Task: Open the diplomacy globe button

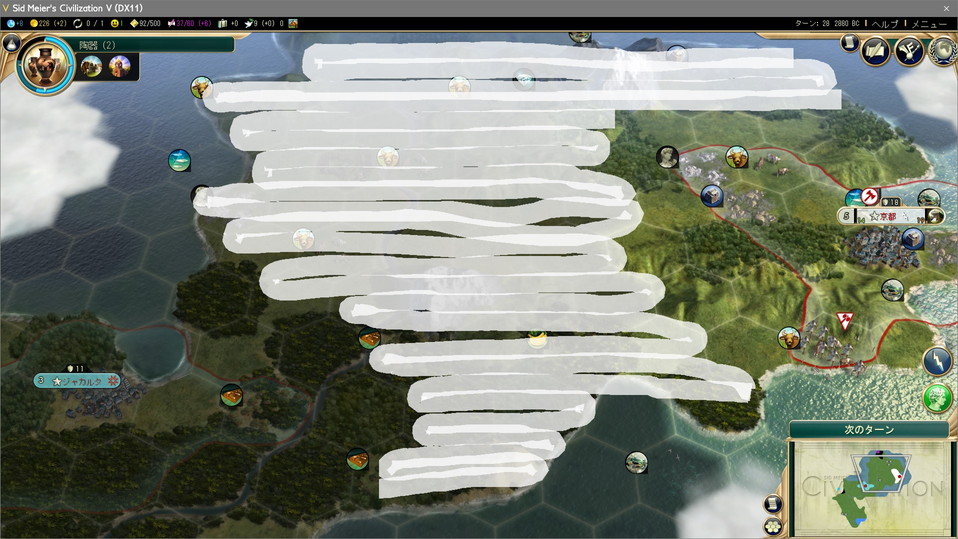Action: [x=942, y=50]
